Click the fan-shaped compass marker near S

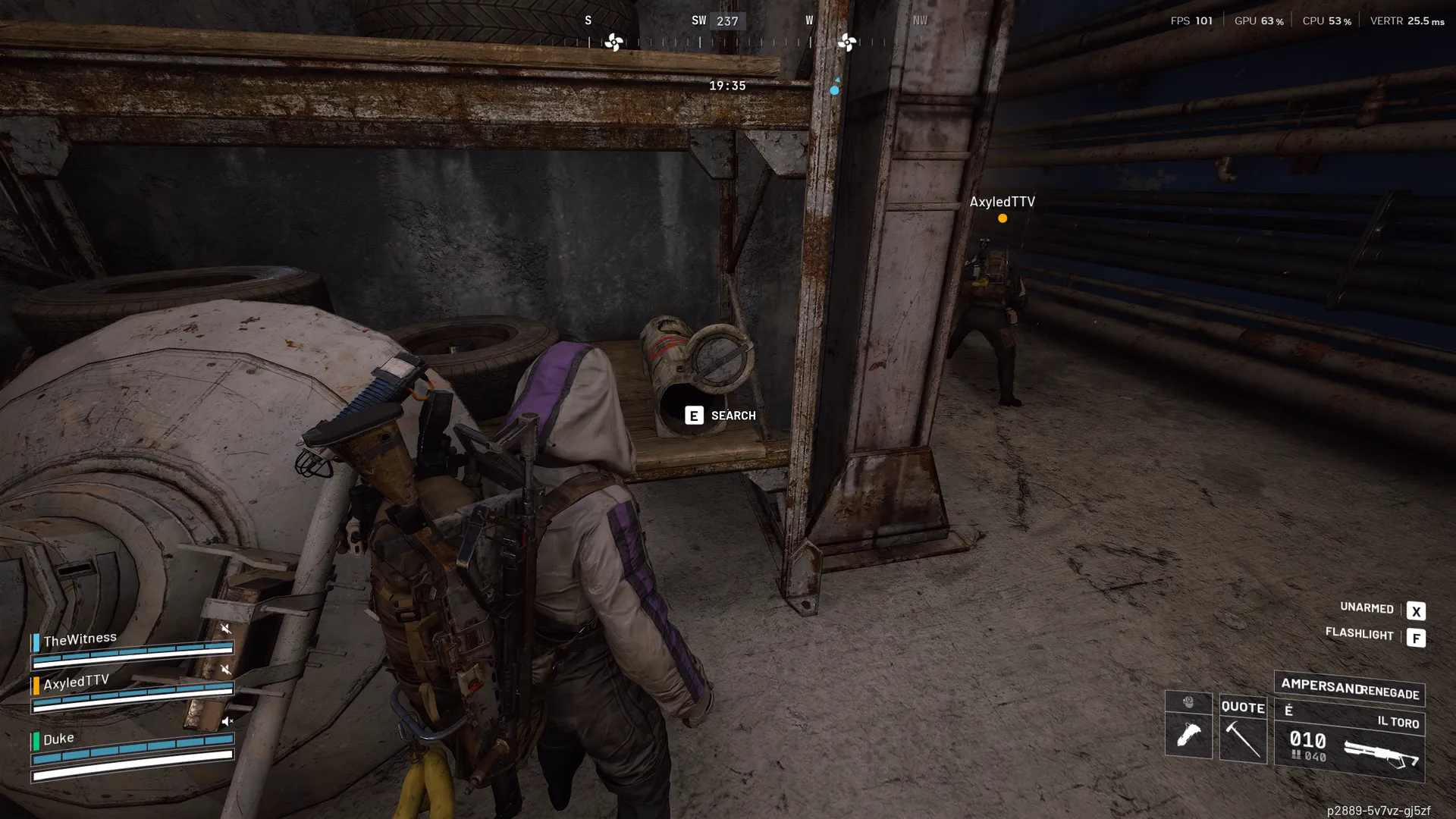click(613, 42)
